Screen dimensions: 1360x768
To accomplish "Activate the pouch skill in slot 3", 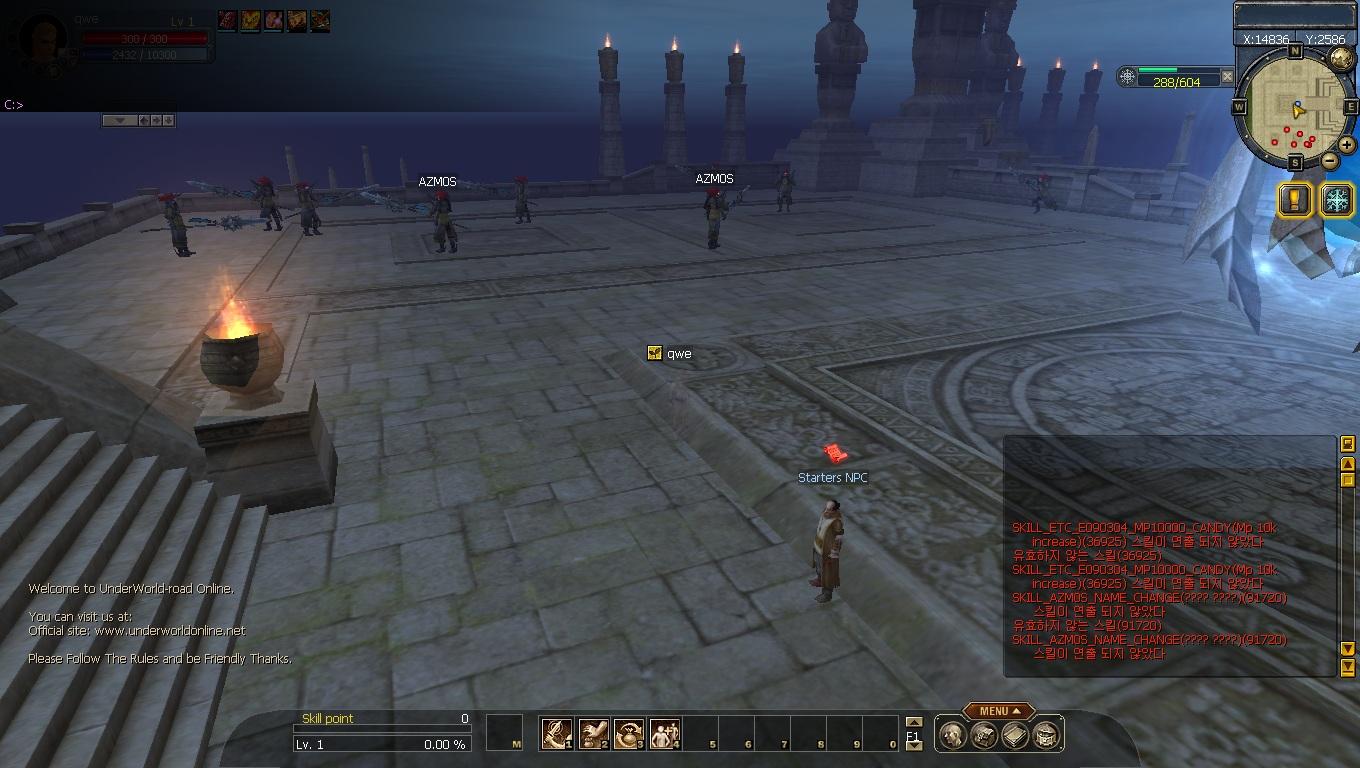I will 629,734.
